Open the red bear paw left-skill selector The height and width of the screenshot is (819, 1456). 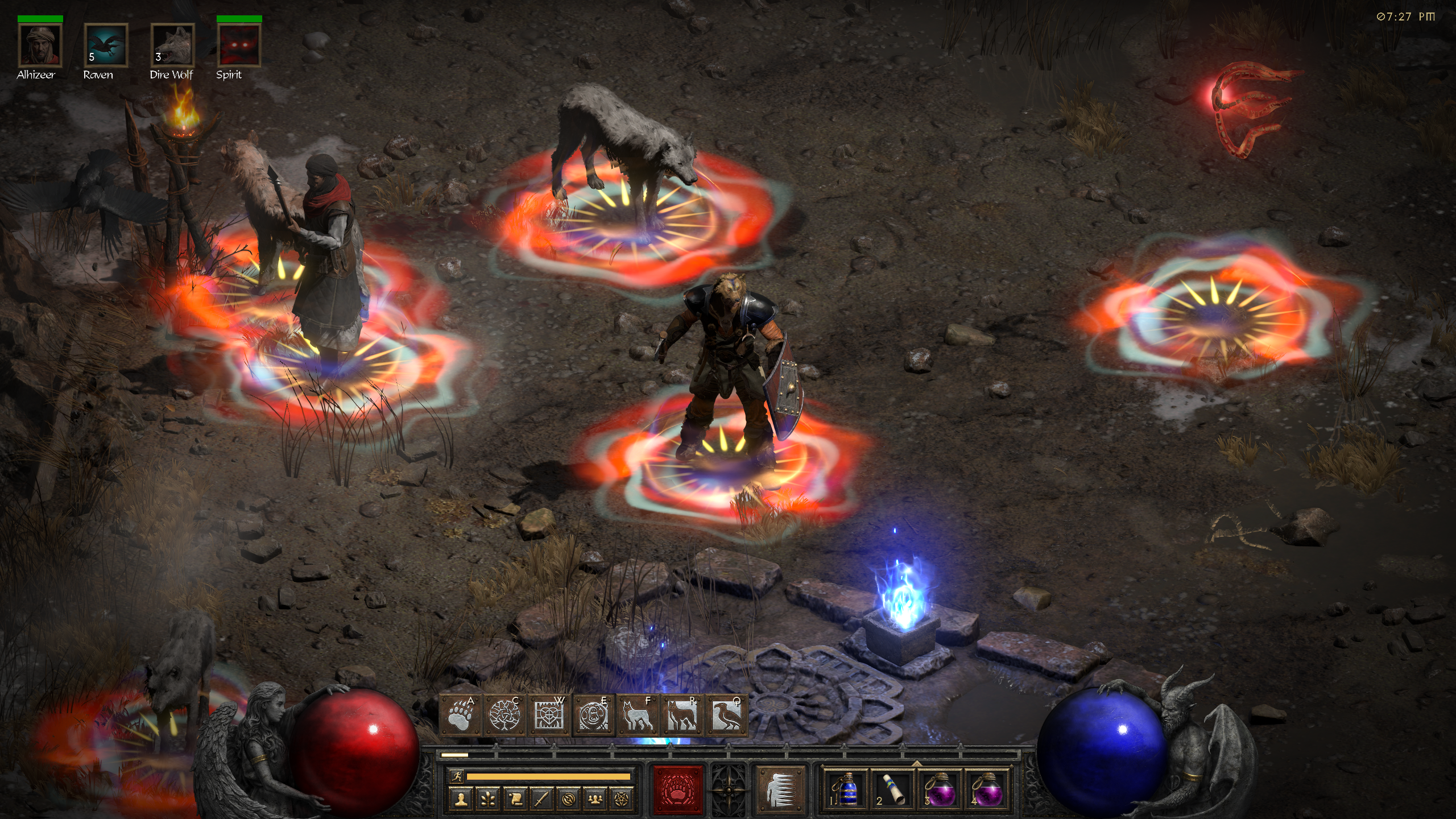pos(678,789)
